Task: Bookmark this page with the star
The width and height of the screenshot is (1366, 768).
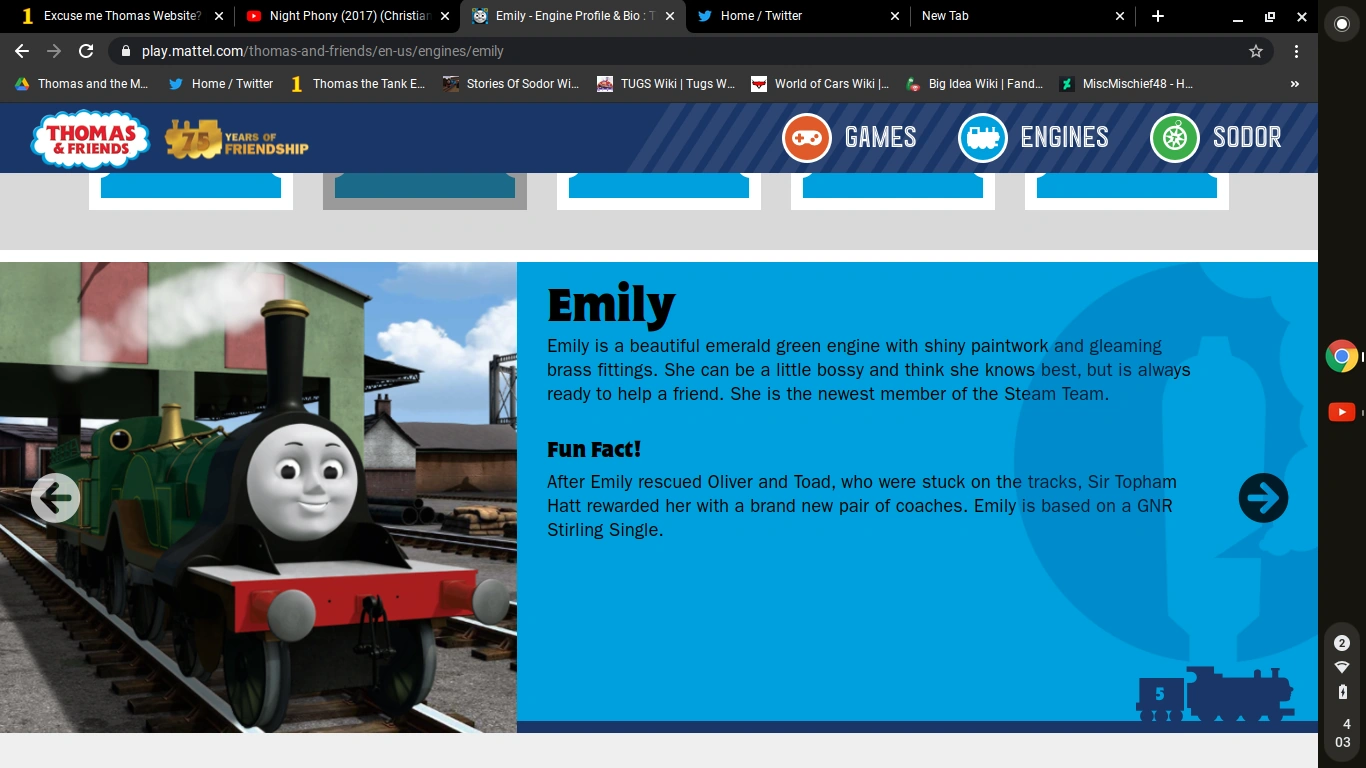Action: pos(1255,49)
